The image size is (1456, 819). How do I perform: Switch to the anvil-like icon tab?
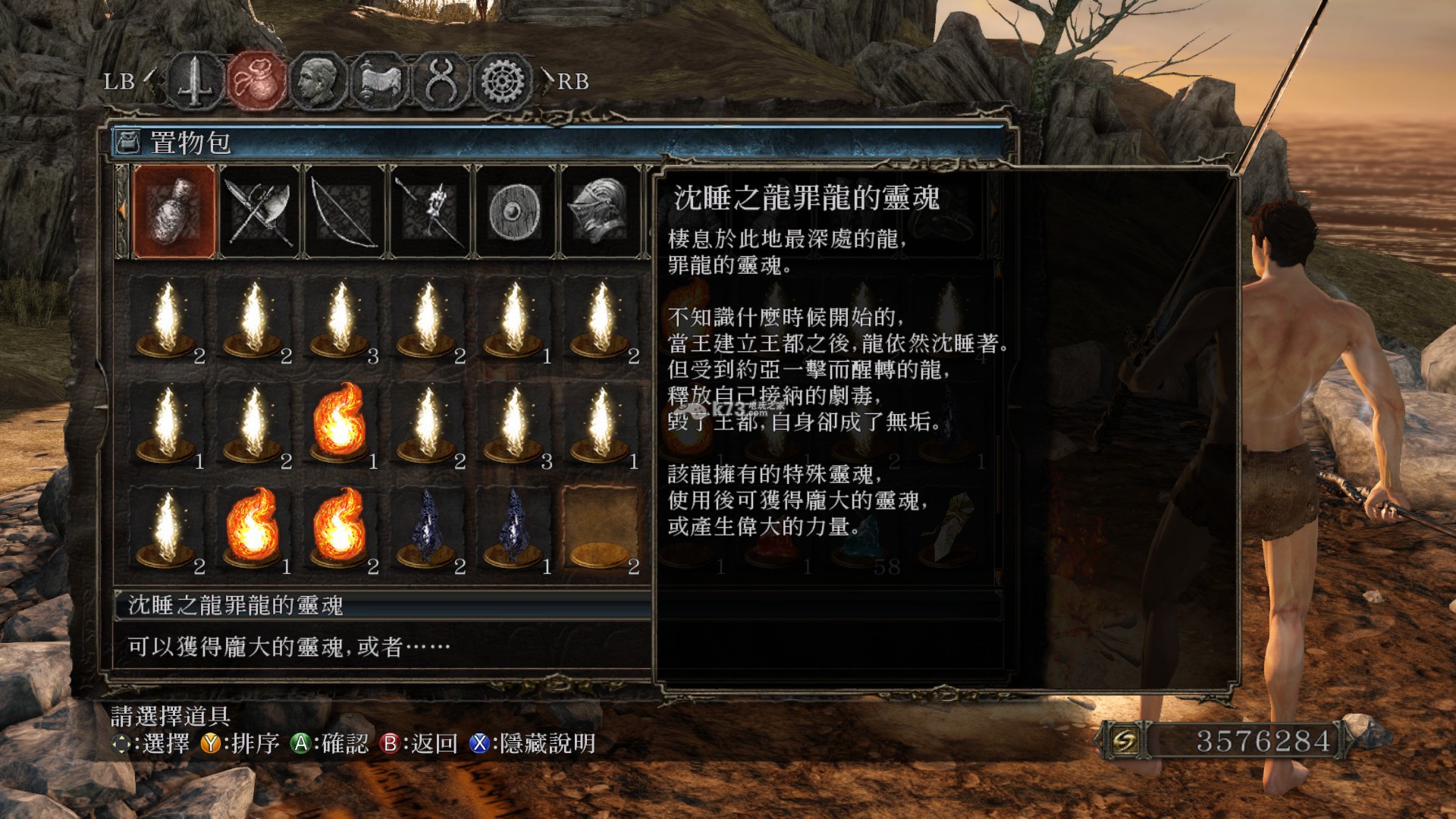pos(379,80)
